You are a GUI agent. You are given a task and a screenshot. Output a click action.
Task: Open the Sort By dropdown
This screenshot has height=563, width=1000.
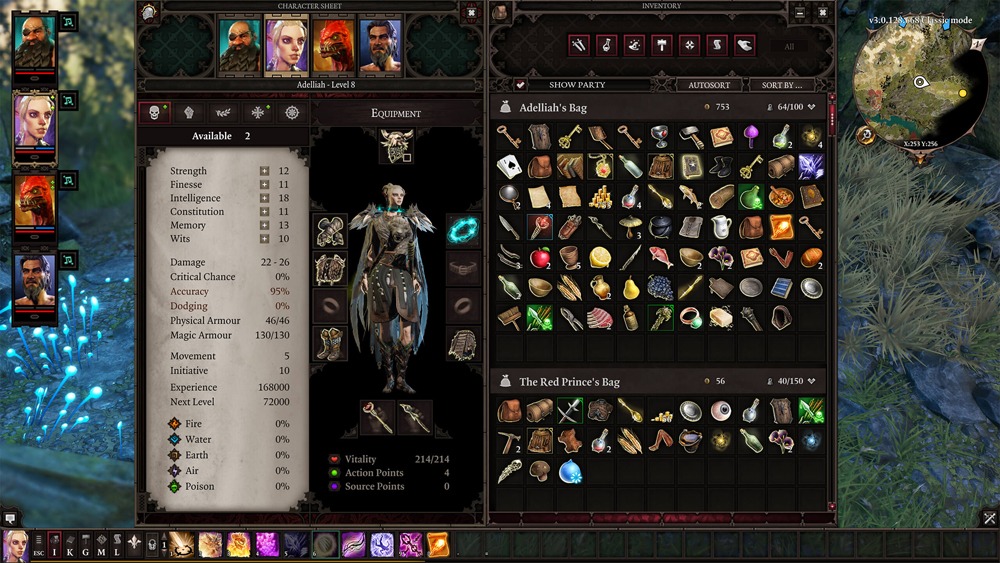pos(782,85)
